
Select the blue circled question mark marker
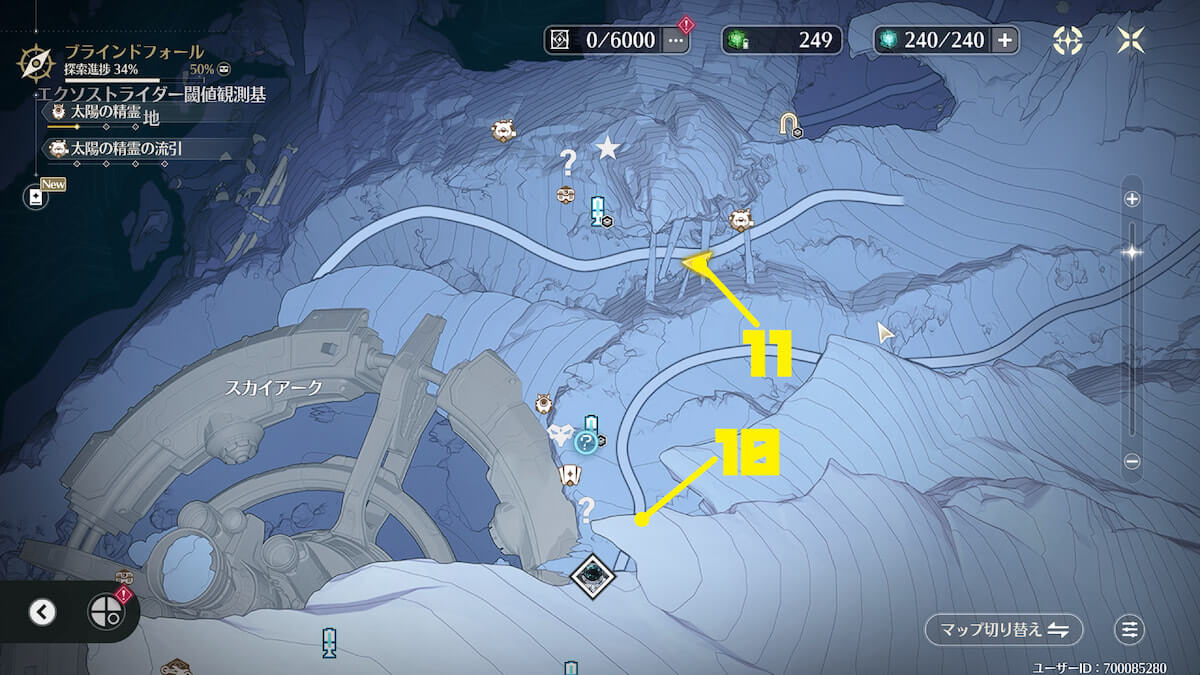(x=586, y=442)
